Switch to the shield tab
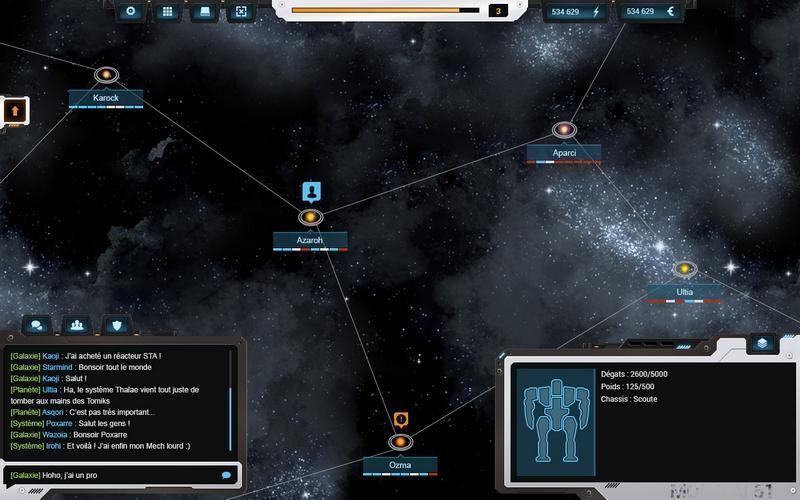Screen dimensions: 800x500 click(x=116, y=325)
